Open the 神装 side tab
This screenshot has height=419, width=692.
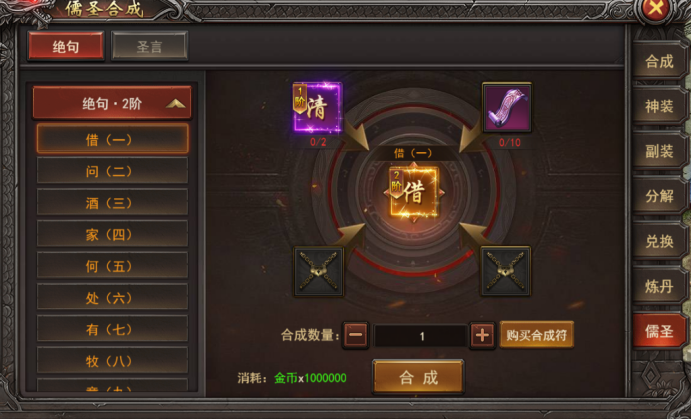(659, 105)
